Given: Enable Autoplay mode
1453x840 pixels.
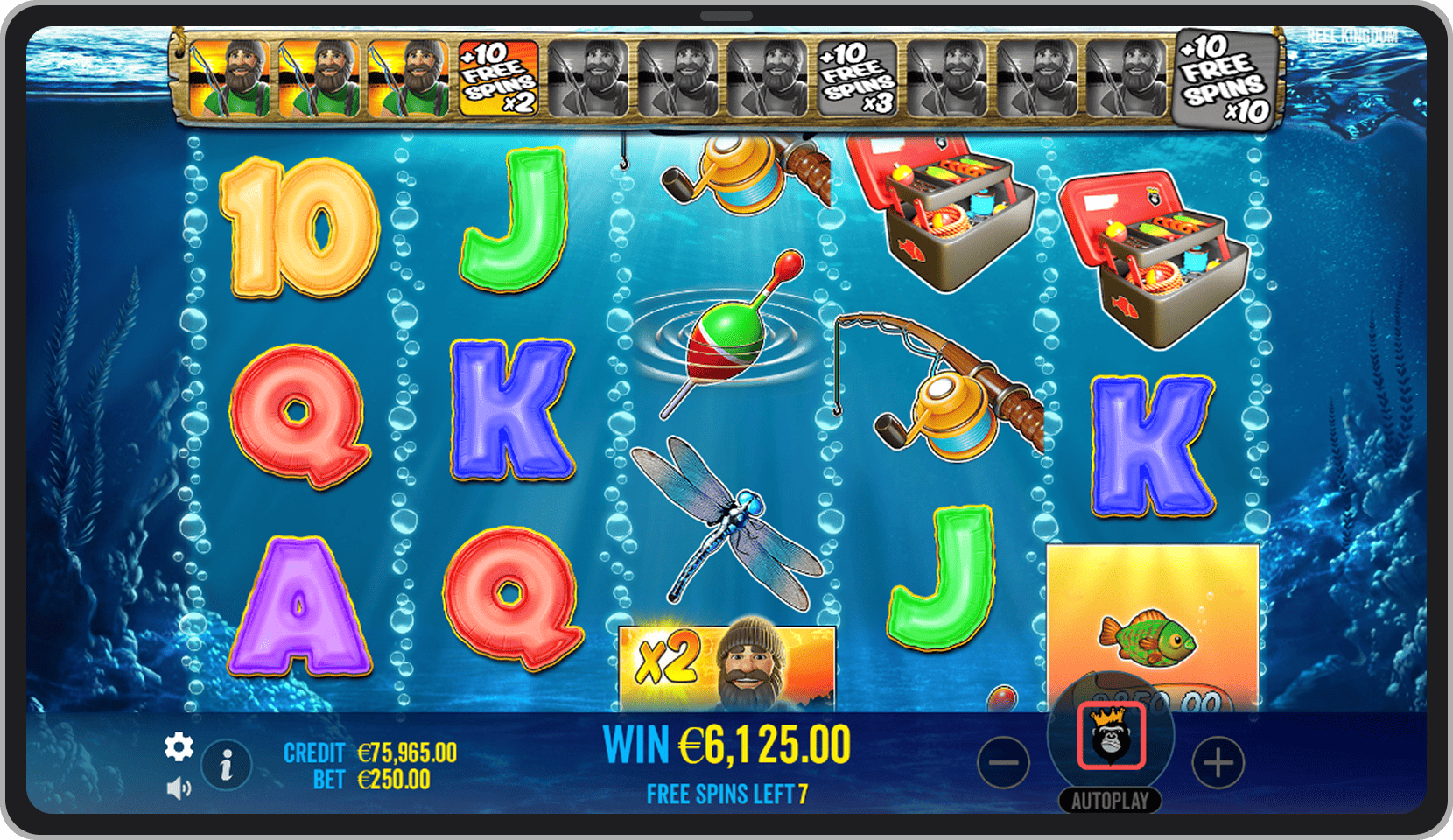Looking at the screenshot, I should (x=1110, y=801).
